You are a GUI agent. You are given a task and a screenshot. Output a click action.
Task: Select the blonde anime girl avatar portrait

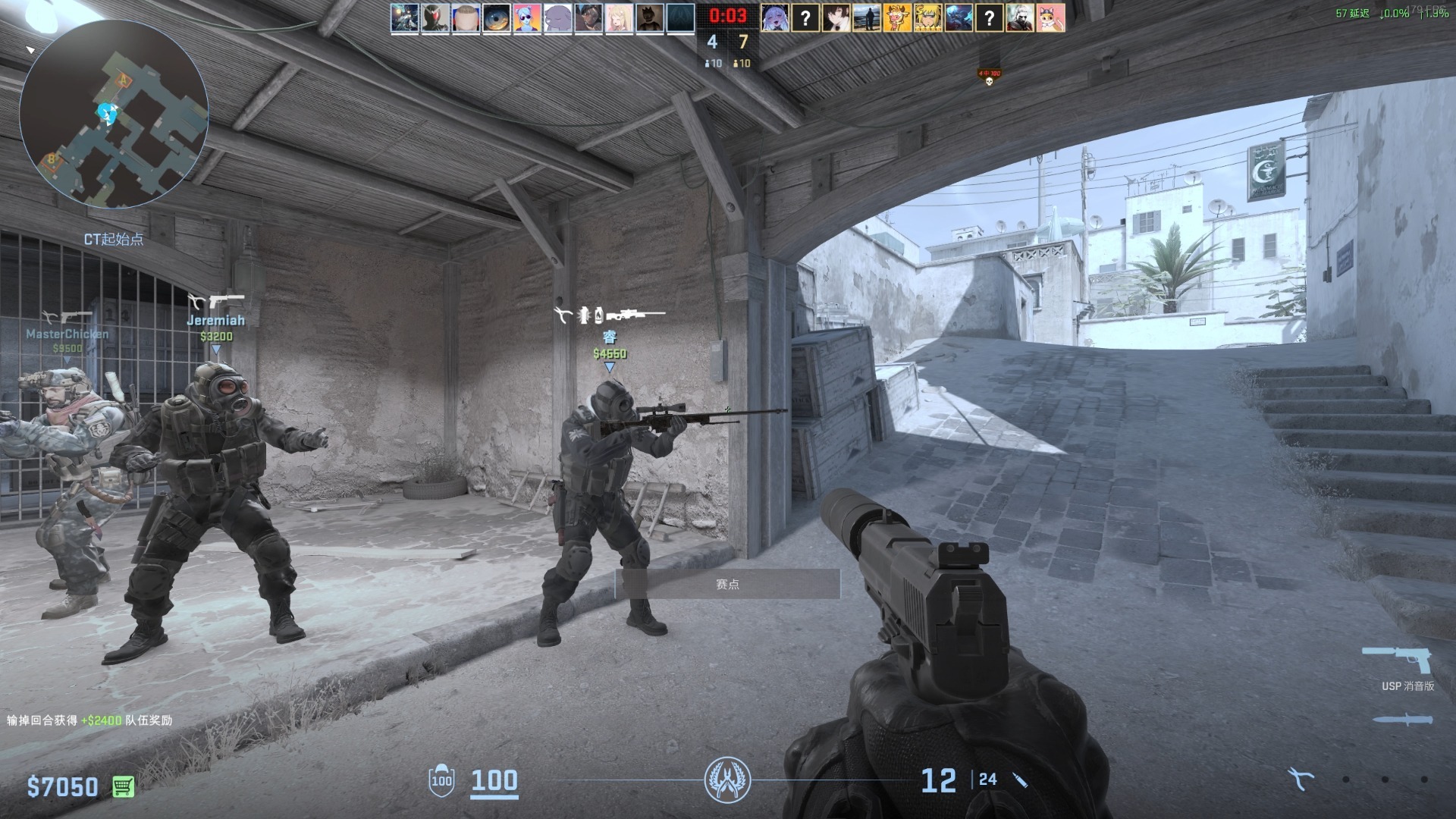point(619,17)
